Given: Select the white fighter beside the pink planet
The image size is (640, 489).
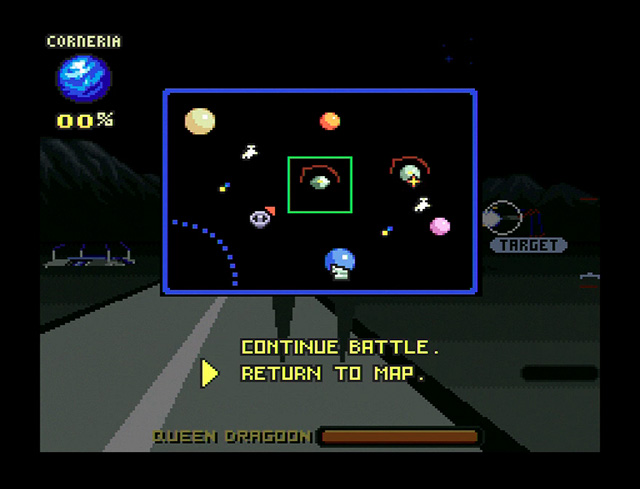Looking at the screenshot, I should click(423, 205).
